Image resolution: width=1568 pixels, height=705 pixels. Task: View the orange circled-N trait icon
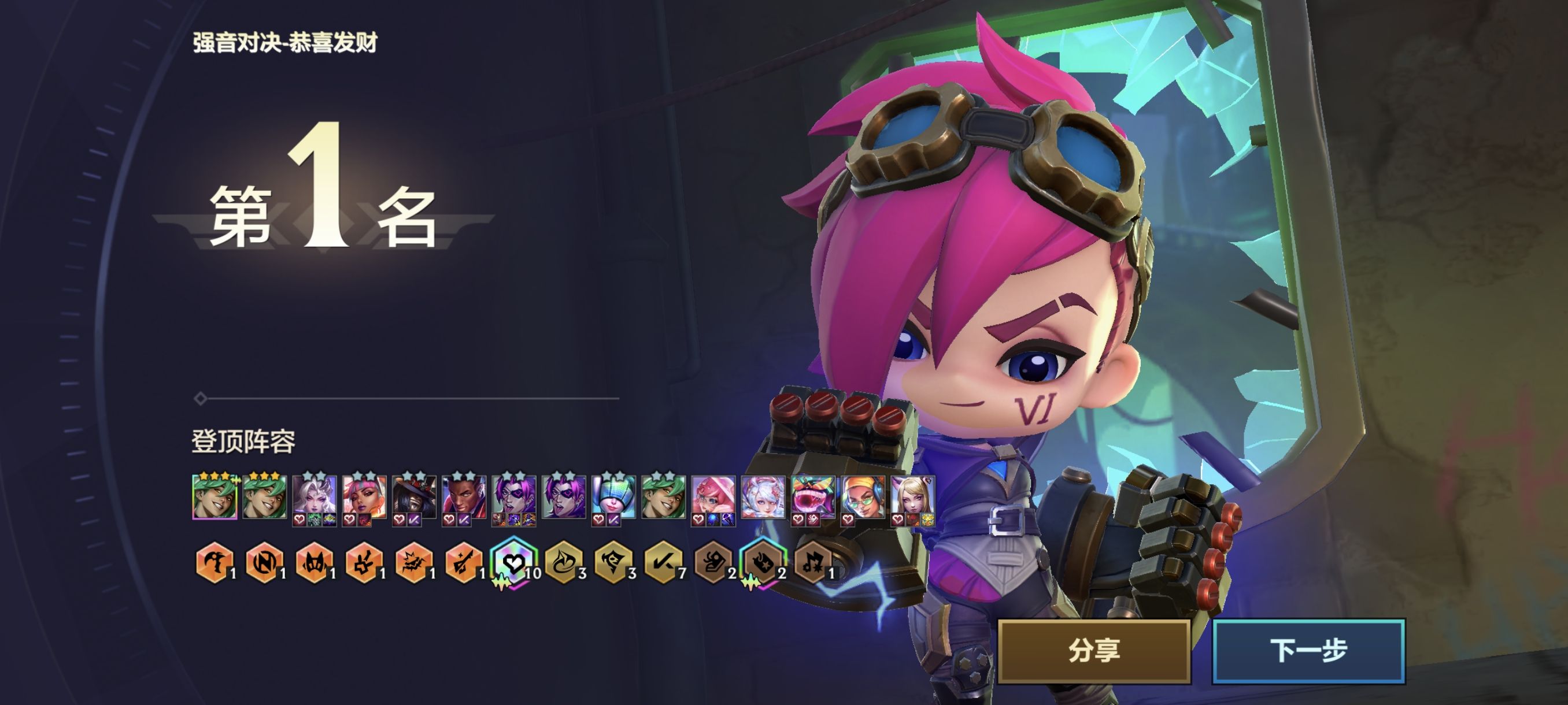[x=264, y=563]
